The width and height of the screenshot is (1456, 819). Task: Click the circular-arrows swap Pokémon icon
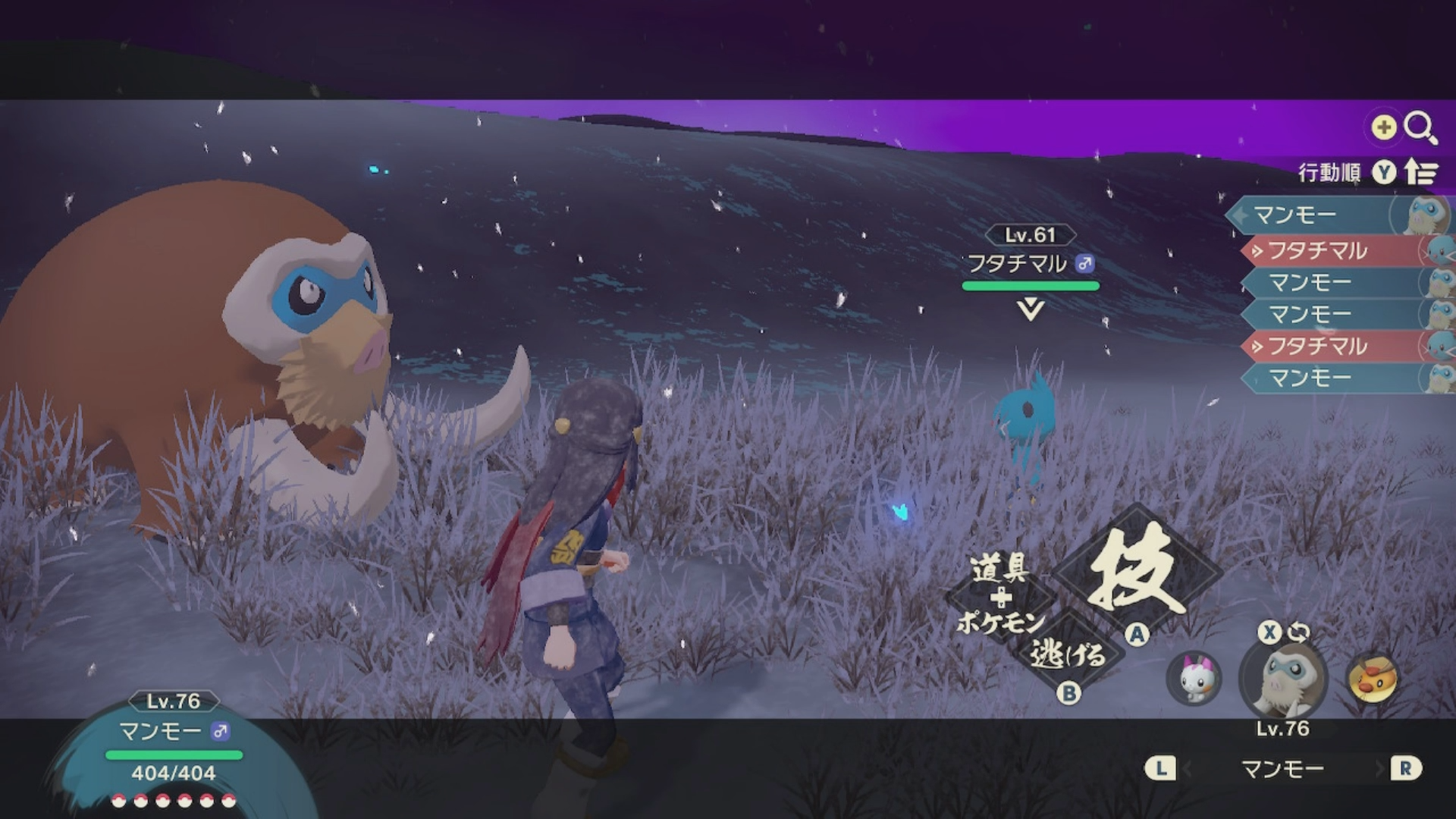1298,632
